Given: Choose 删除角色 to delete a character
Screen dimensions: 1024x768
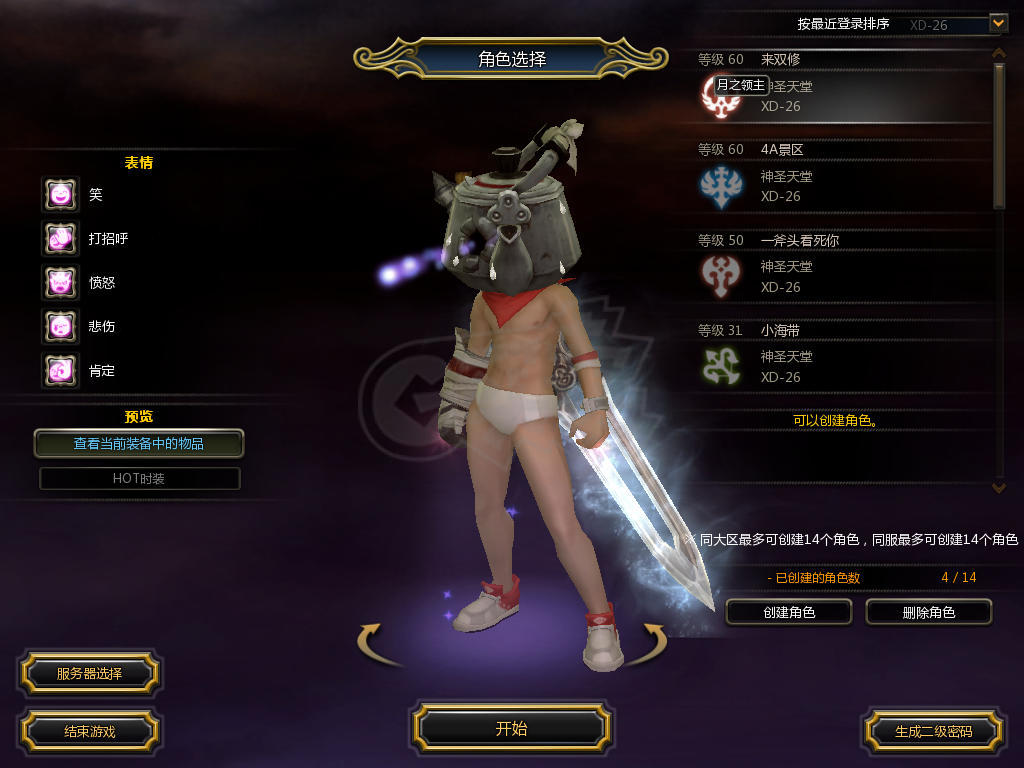Looking at the screenshot, I should pos(928,612).
